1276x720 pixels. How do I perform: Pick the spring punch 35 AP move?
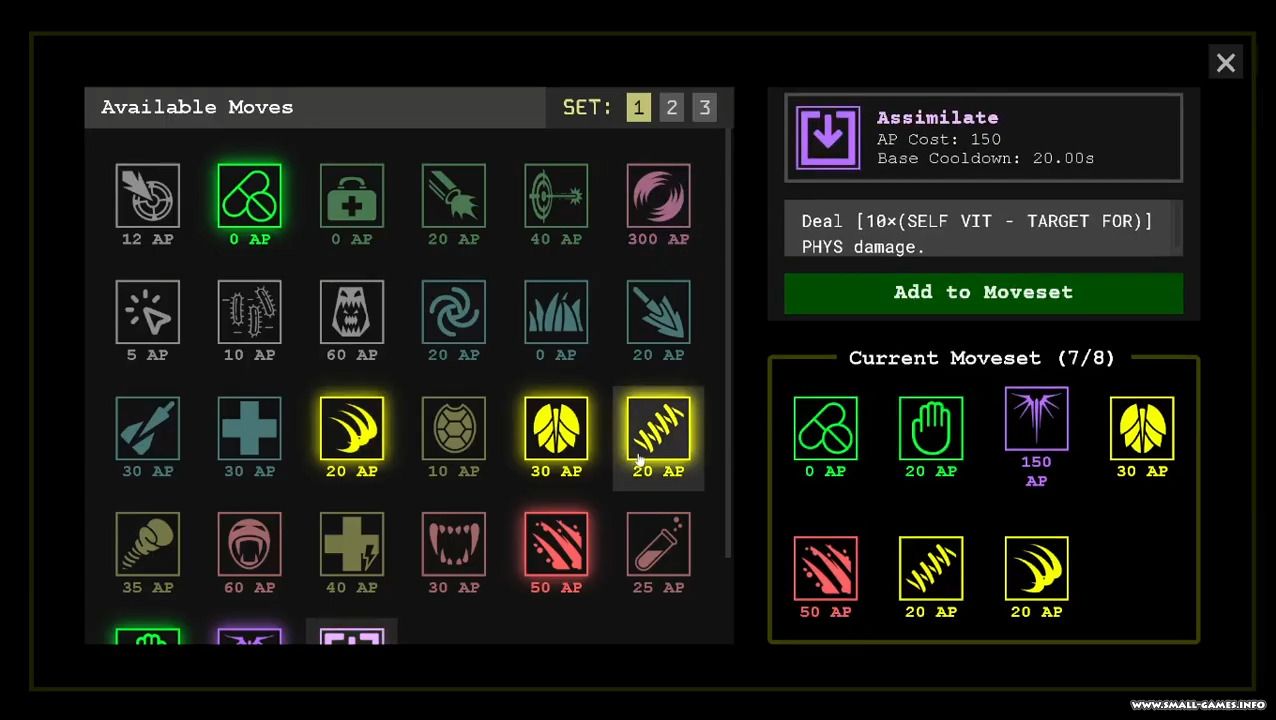147,544
